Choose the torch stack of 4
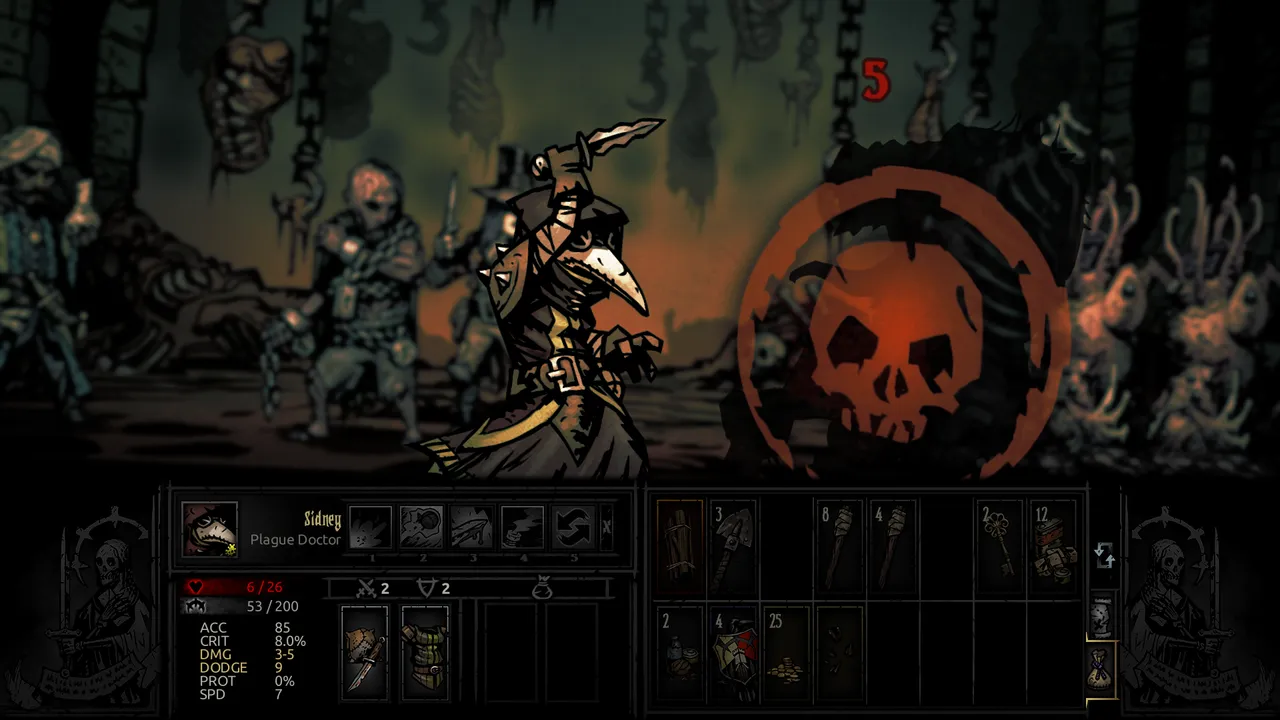This screenshot has height=720, width=1280. click(x=893, y=546)
